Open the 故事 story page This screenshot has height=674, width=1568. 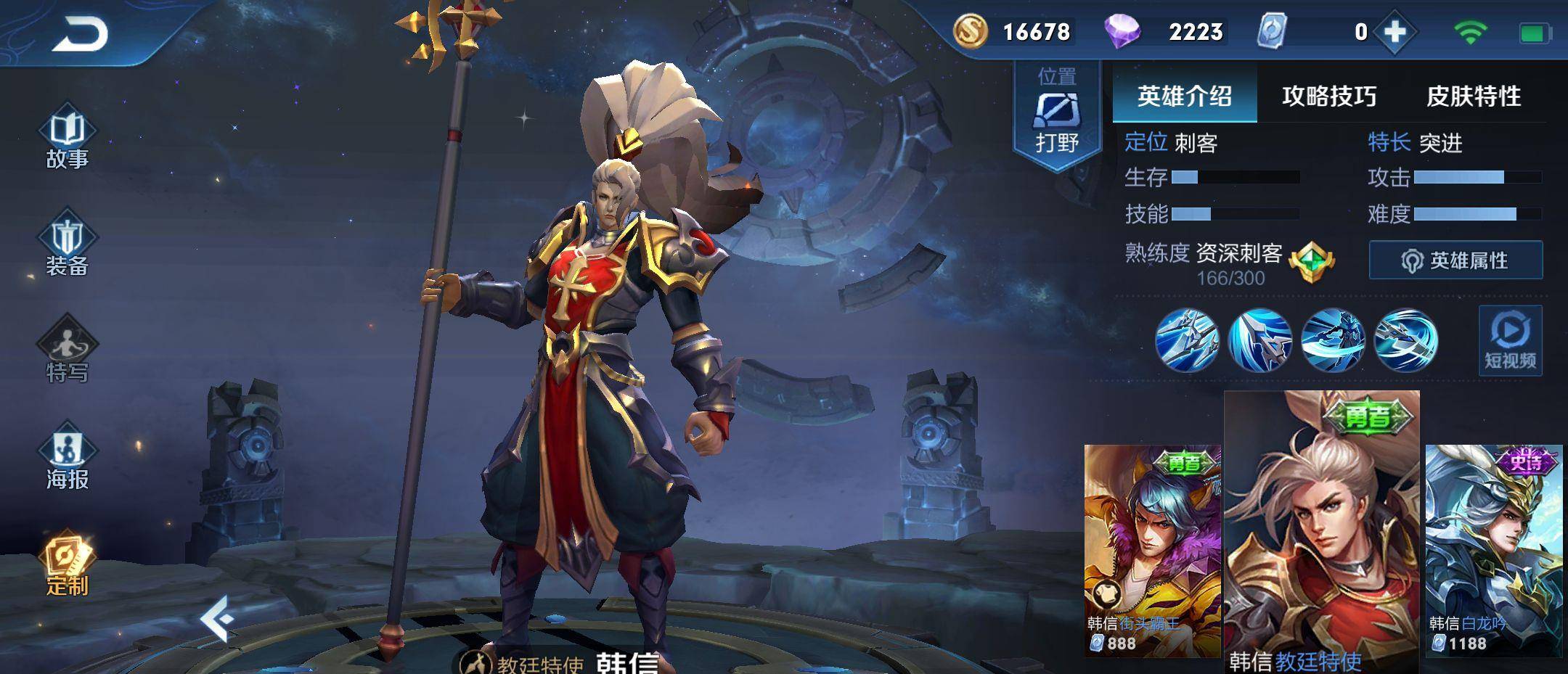pyautogui.click(x=67, y=140)
